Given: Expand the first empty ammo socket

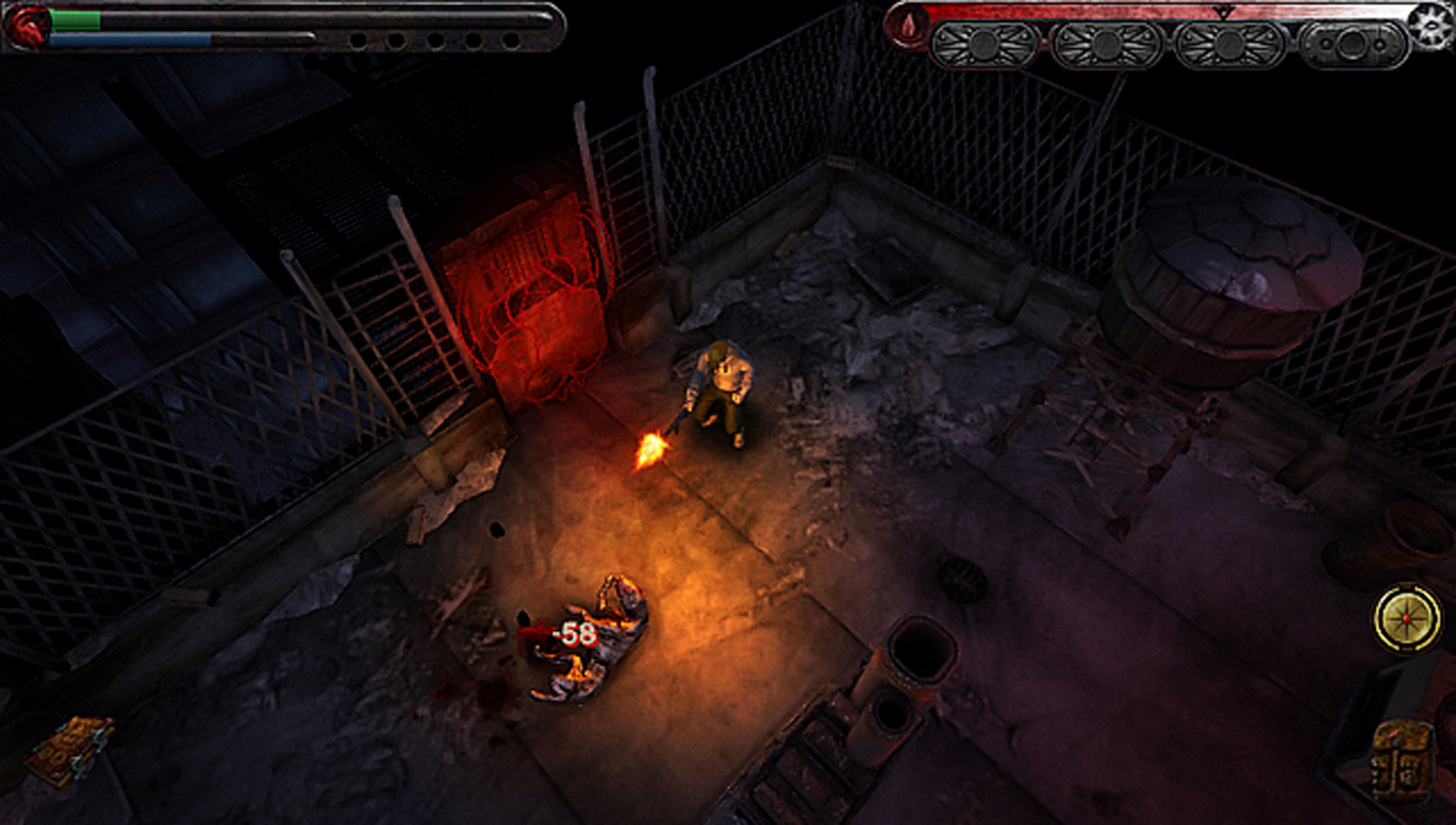Looking at the screenshot, I should [357, 38].
